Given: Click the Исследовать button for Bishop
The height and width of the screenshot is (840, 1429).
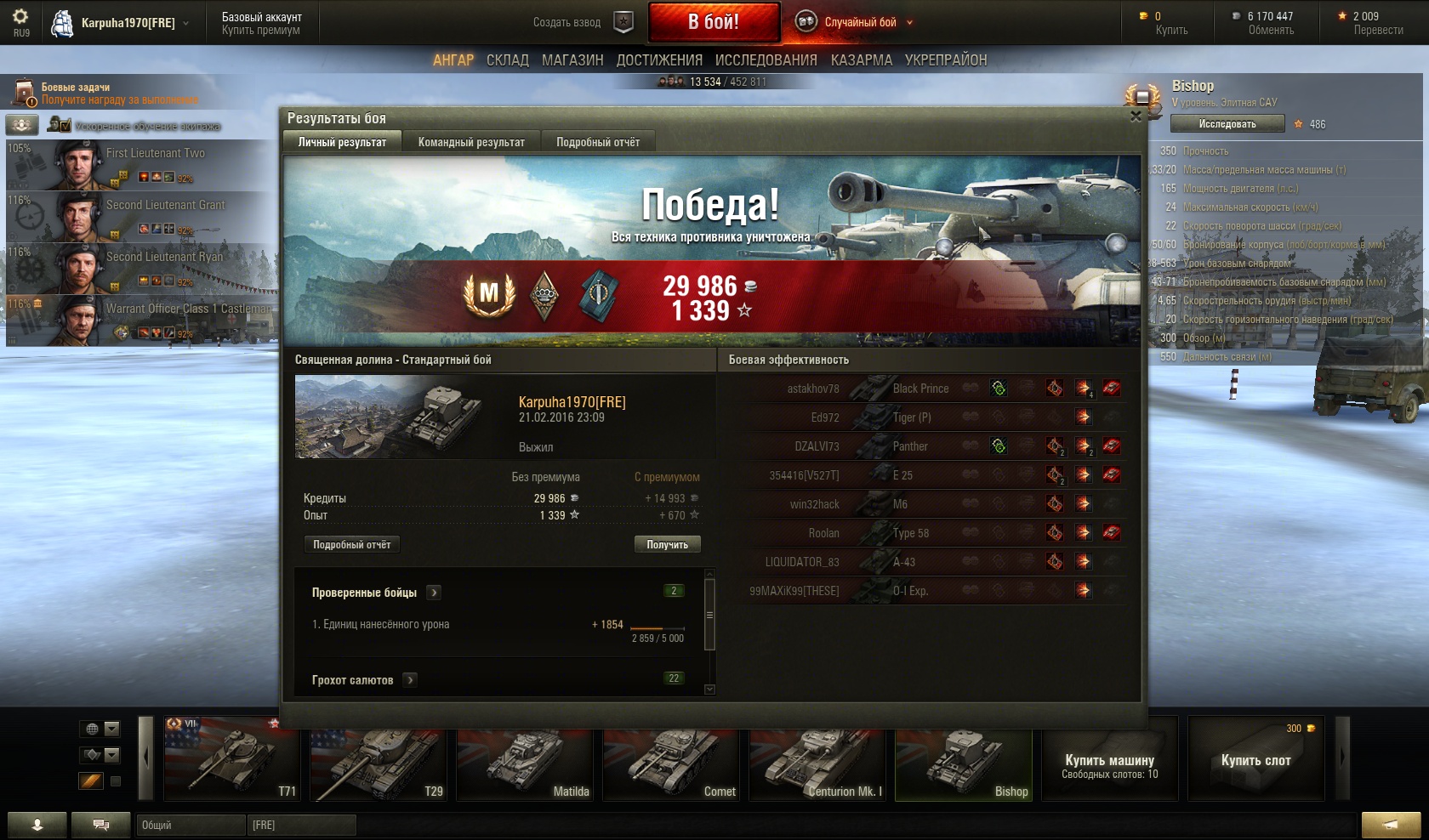Looking at the screenshot, I should tap(1227, 124).
